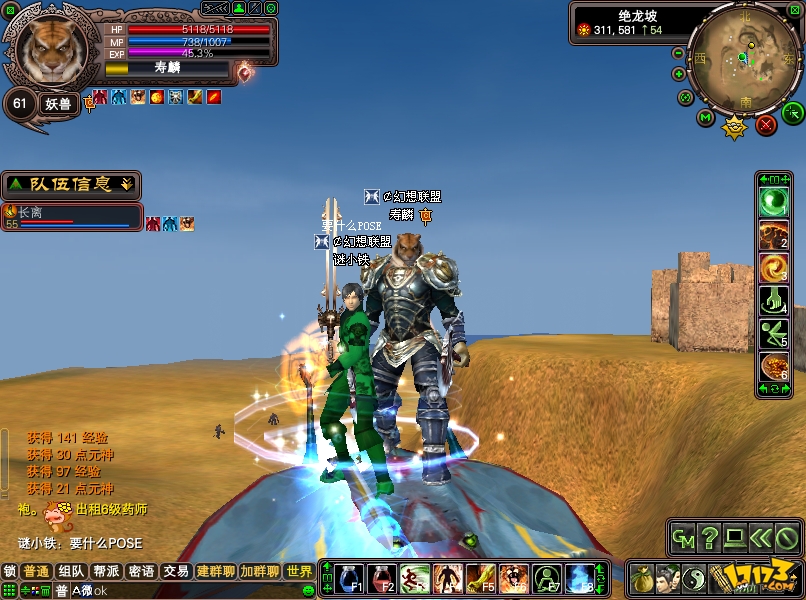
Task: Open the 世界 world chat tab
Action: click(x=299, y=571)
